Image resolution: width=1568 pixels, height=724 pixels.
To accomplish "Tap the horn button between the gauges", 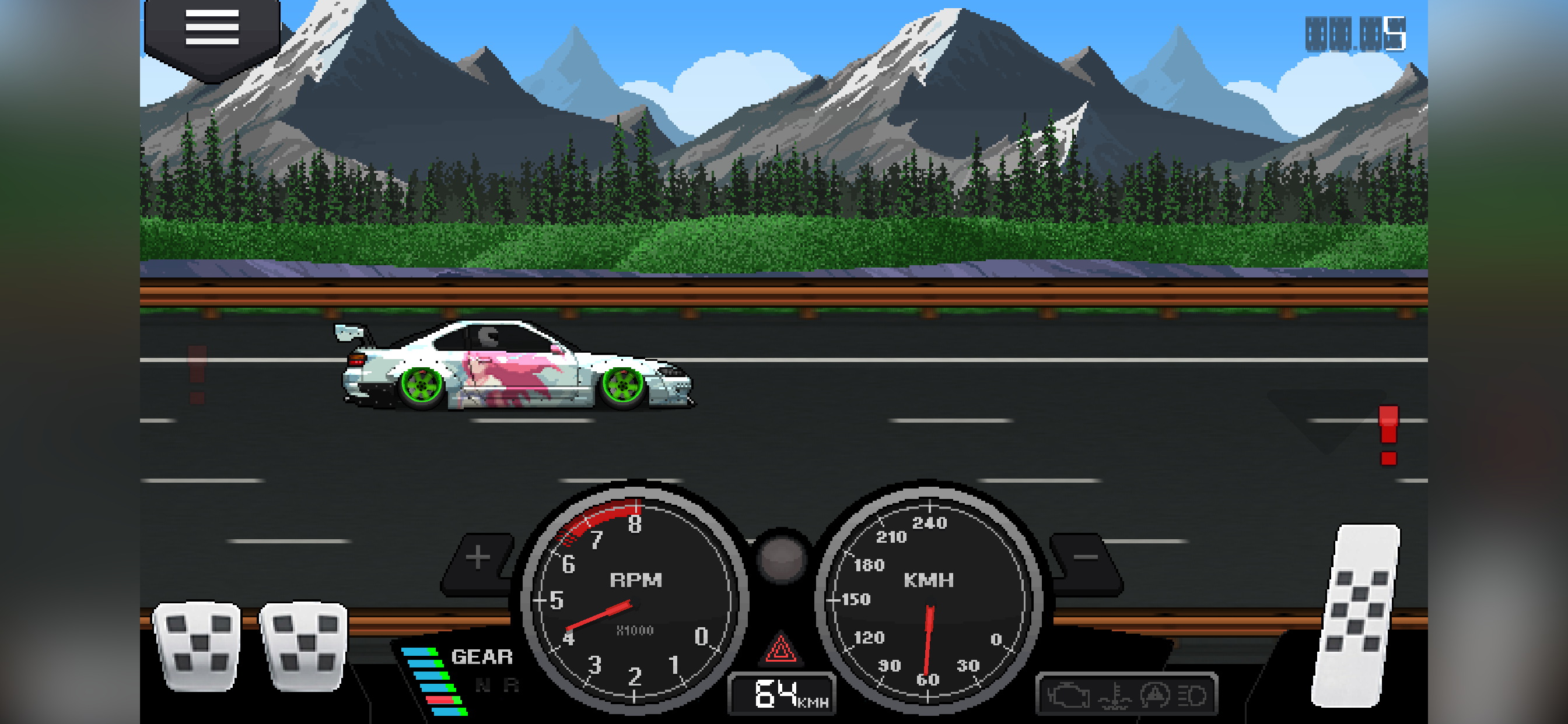I will [x=783, y=558].
